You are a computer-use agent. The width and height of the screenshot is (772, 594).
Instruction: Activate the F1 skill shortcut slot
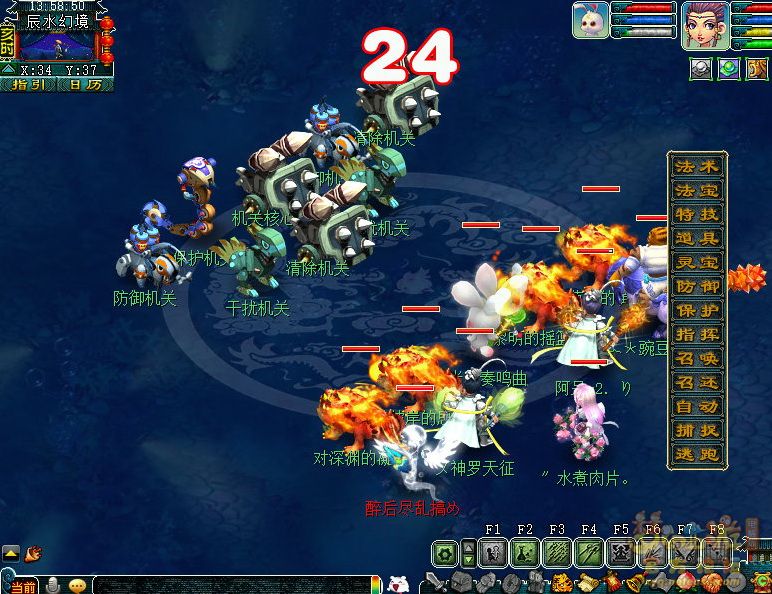(492, 552)
